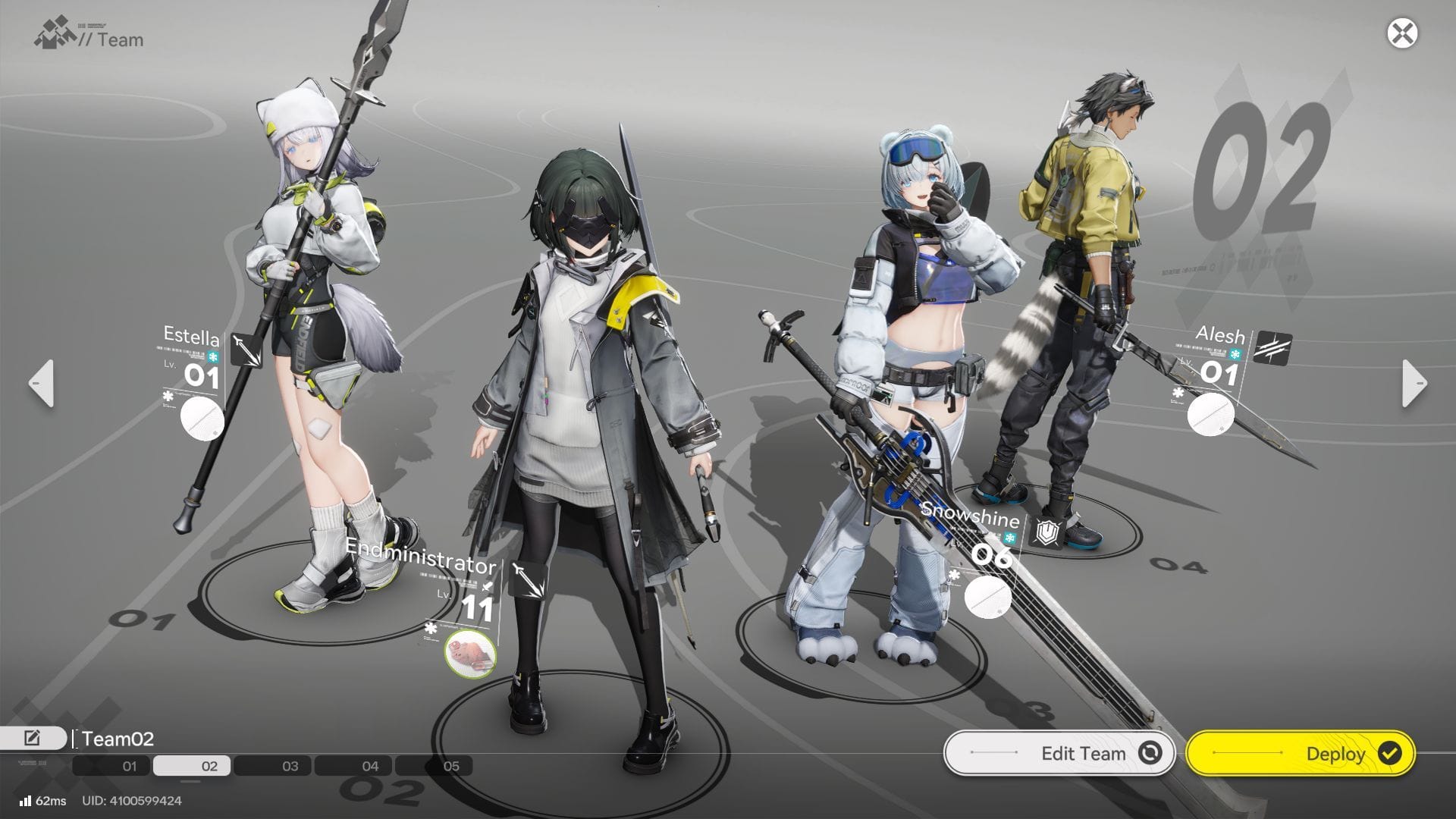The image size is (1456, 819).
Task: Rename the team with the edit icon
Action: click(x=33, y=738)
